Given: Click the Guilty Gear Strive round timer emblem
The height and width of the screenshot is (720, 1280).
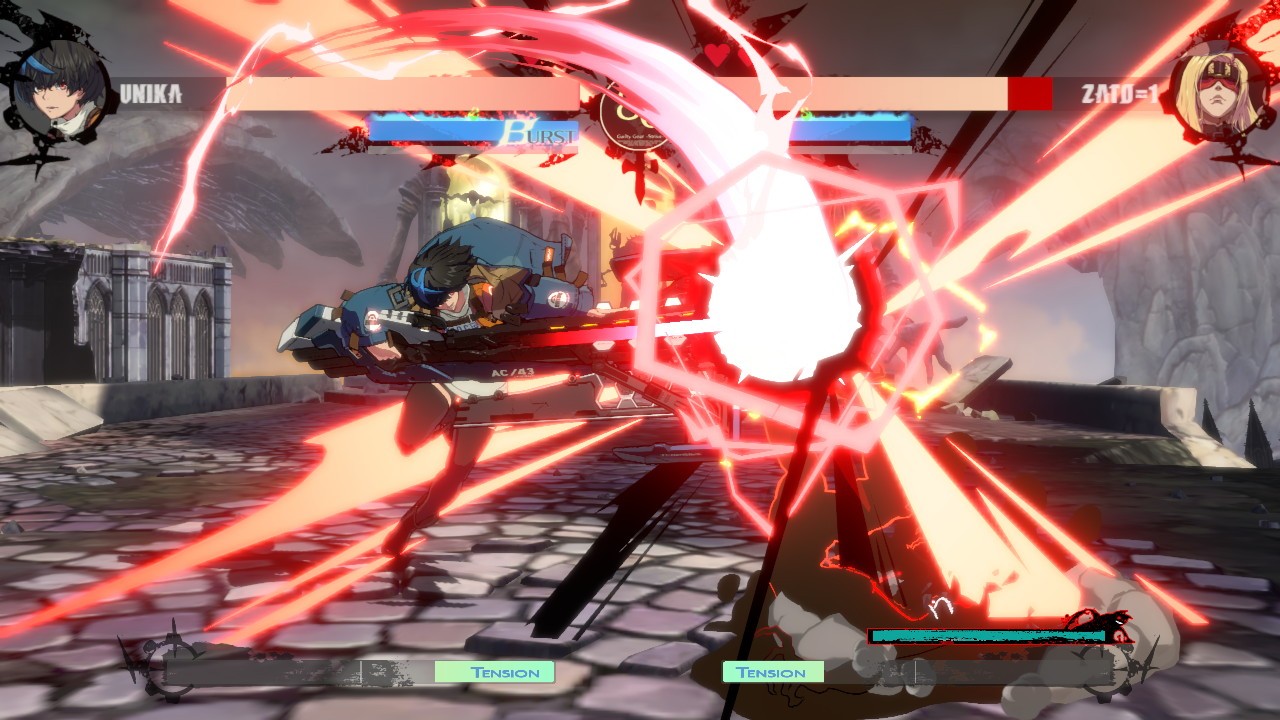Looking at the screenshot, I should click(x=634, y=120).
